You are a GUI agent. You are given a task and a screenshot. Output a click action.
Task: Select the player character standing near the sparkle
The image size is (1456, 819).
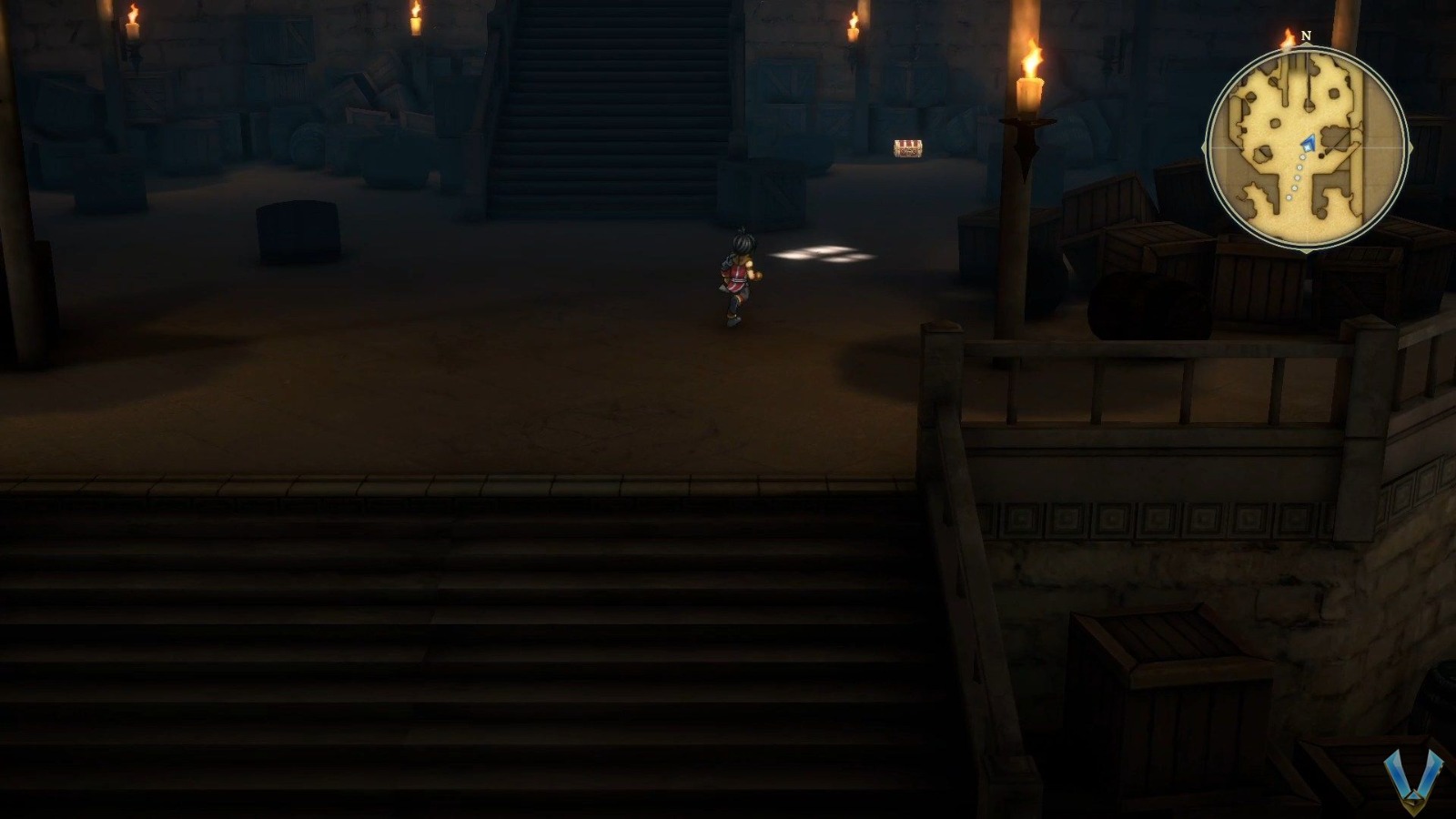click(x=737, y=278)
